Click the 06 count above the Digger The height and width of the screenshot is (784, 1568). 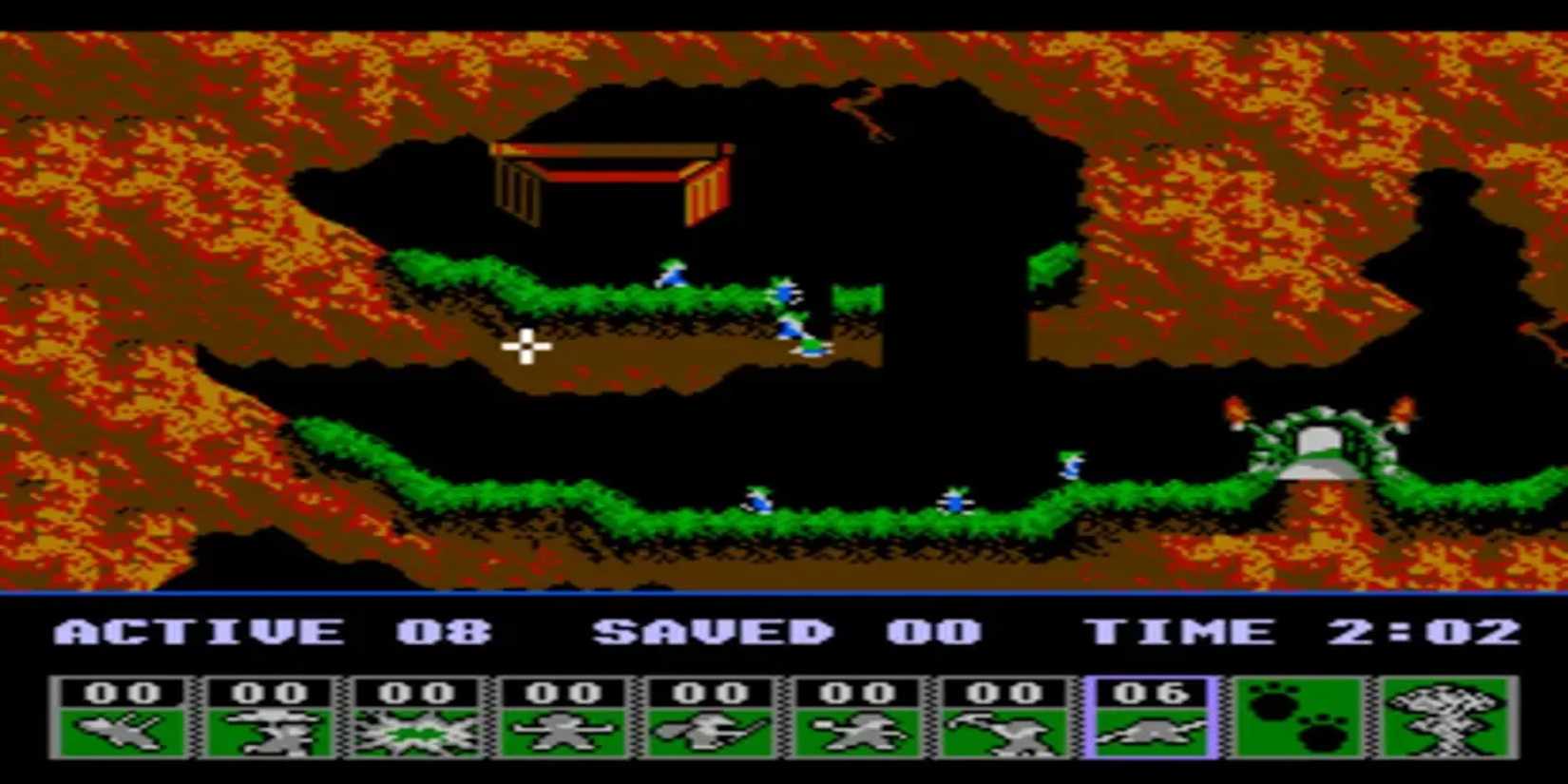click(1150, 691)
